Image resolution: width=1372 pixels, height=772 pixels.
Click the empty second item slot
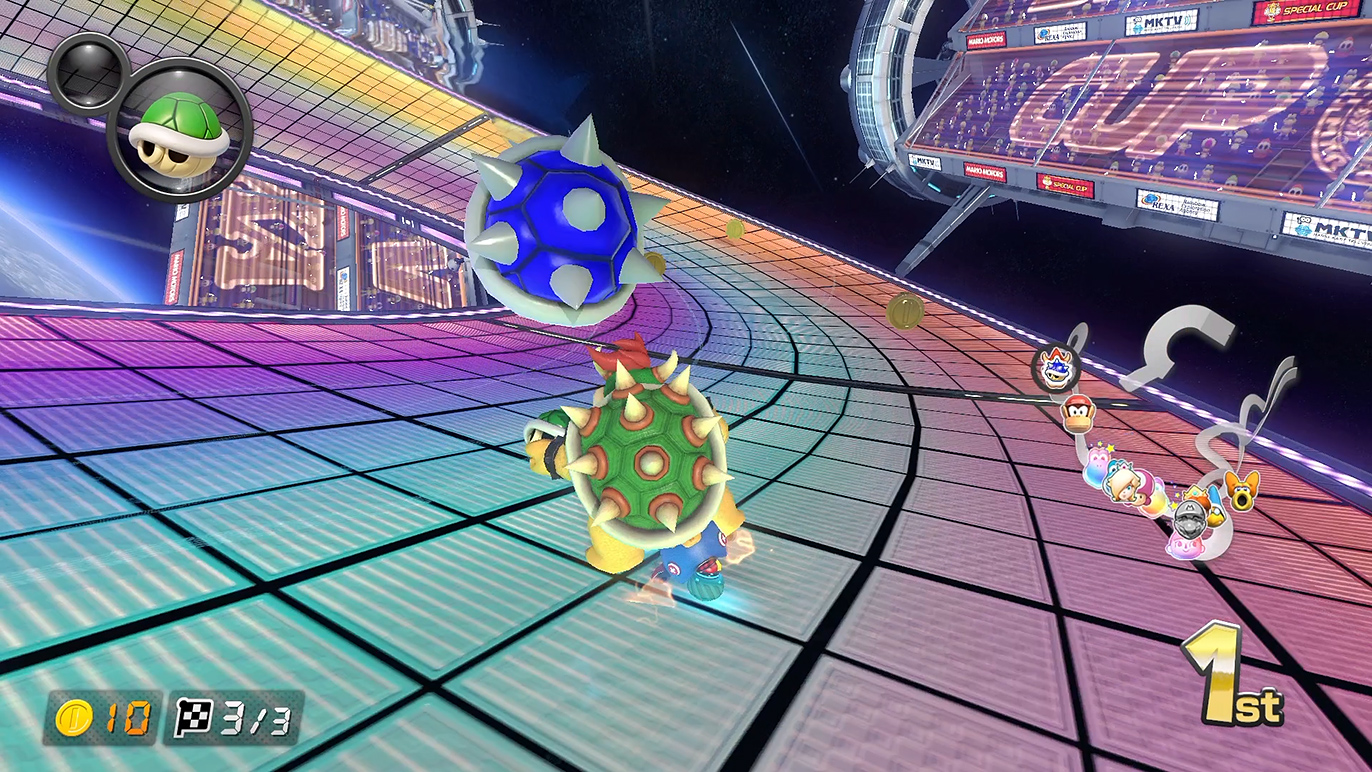[x=88, y=70]
